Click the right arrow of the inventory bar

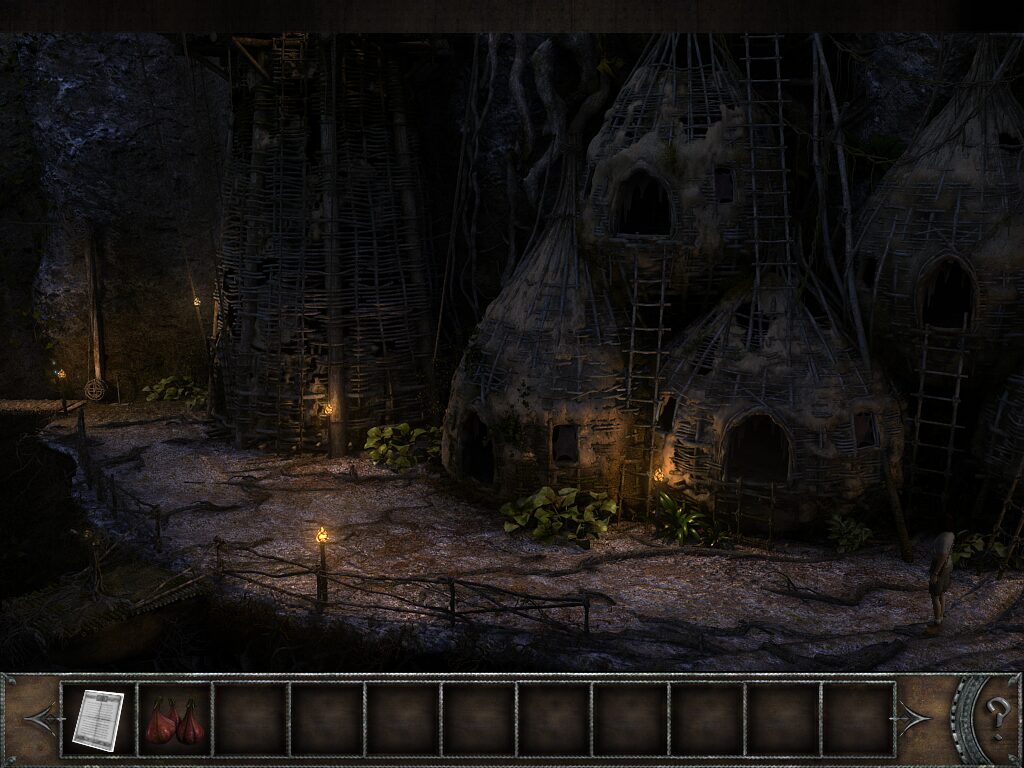(912, 719)
